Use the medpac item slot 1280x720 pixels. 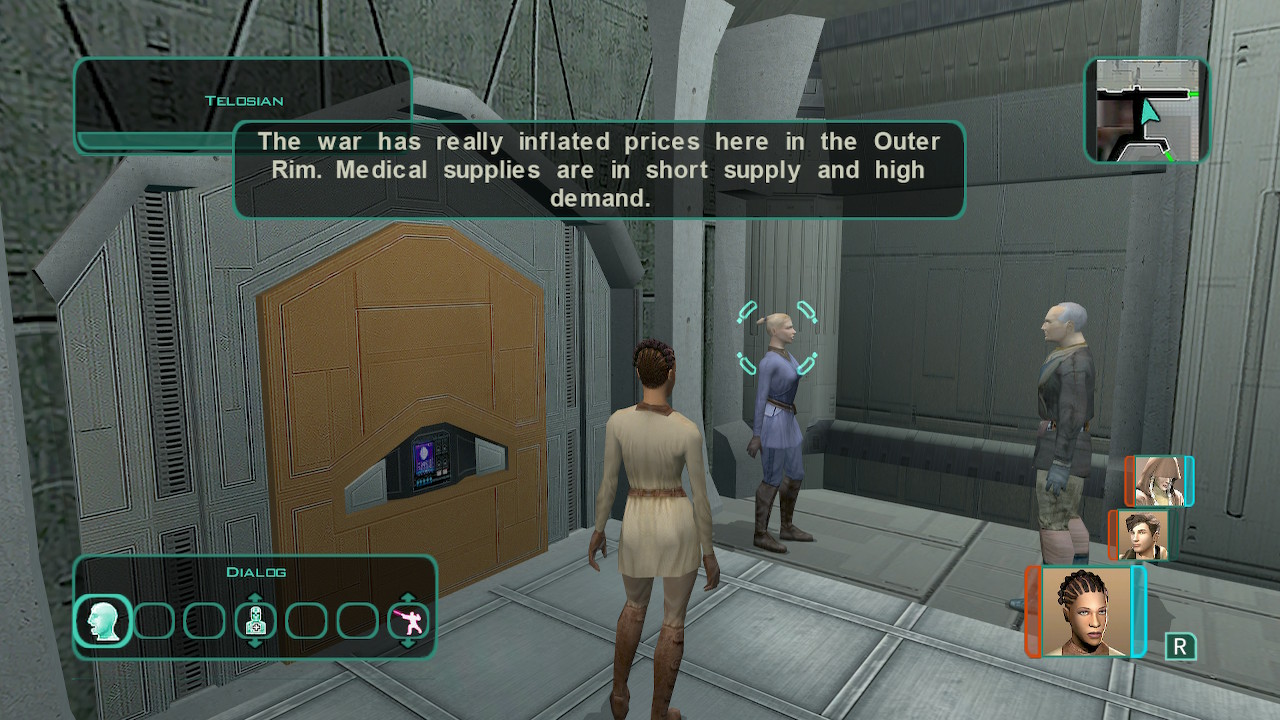(256, 622)
